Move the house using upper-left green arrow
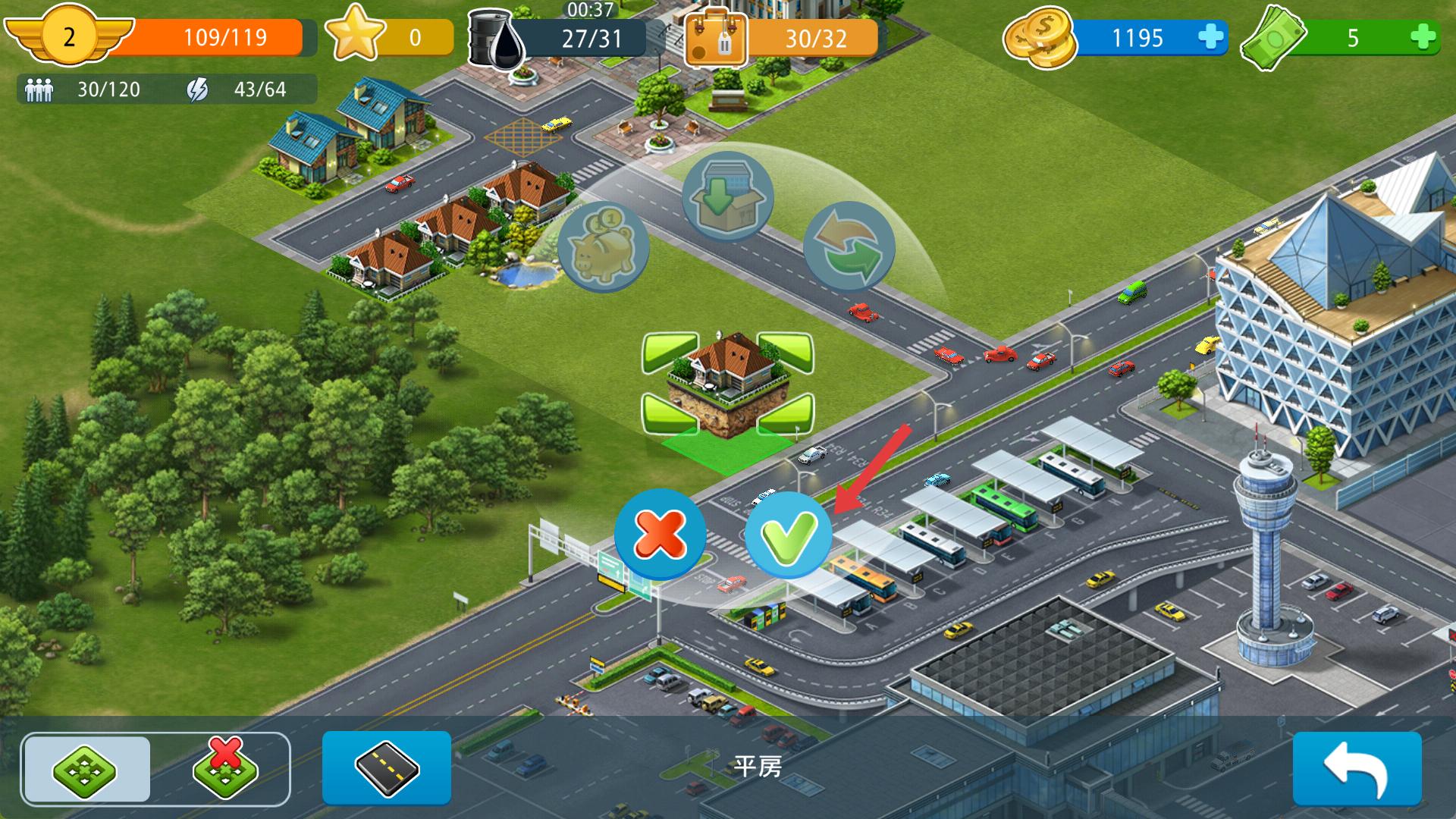The width and height of the screenshot is (1456, 819). [x=670, y=353]
